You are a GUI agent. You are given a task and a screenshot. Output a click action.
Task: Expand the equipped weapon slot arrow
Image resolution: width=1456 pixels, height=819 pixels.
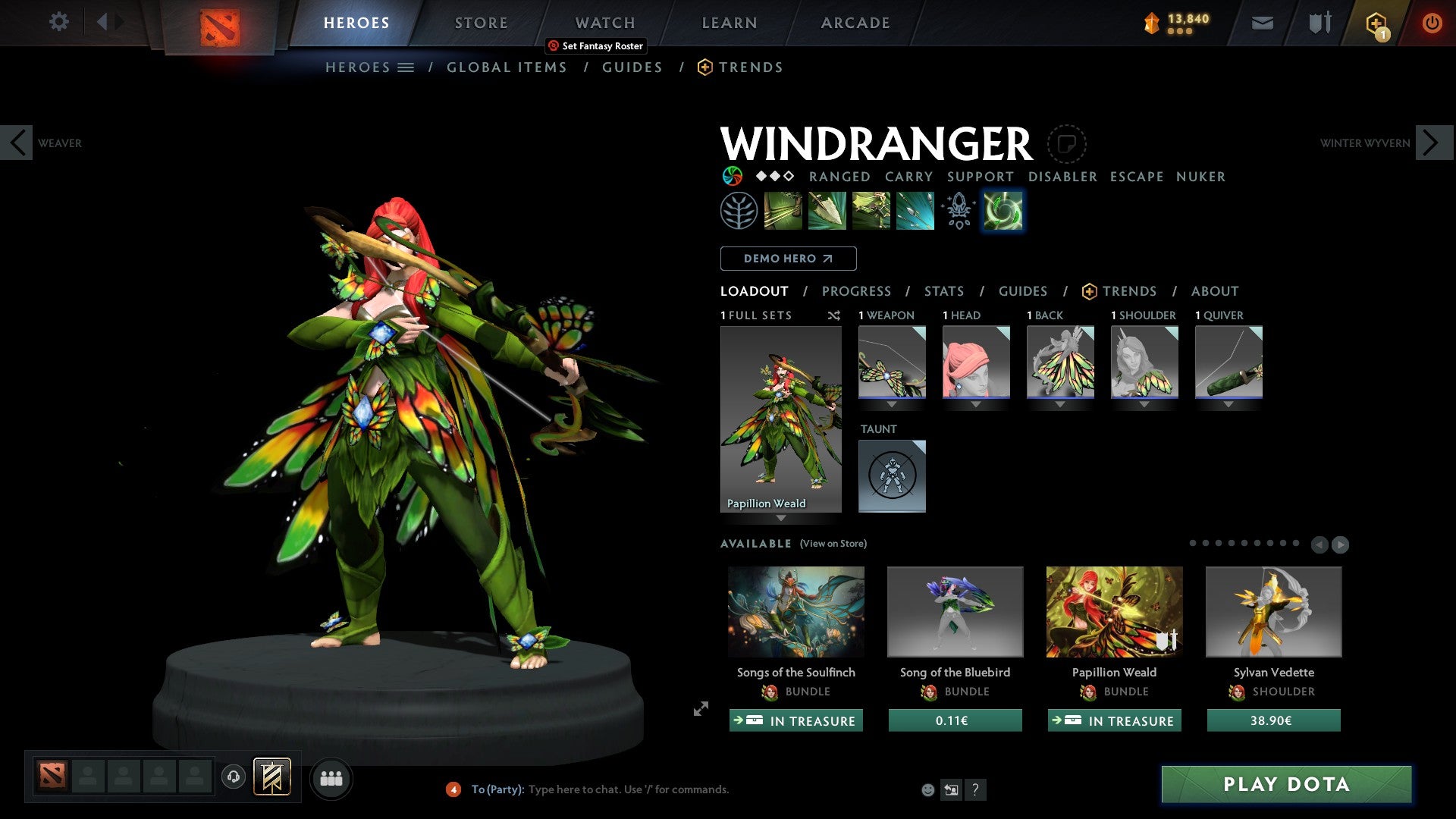coord(892,404)
